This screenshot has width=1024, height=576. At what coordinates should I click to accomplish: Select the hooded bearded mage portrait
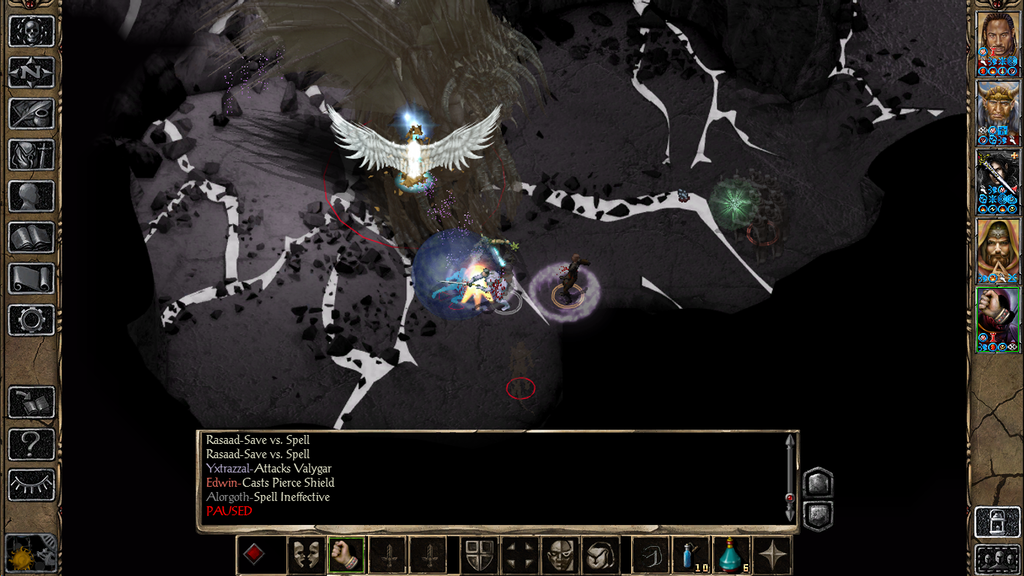(x=997, y=250)
